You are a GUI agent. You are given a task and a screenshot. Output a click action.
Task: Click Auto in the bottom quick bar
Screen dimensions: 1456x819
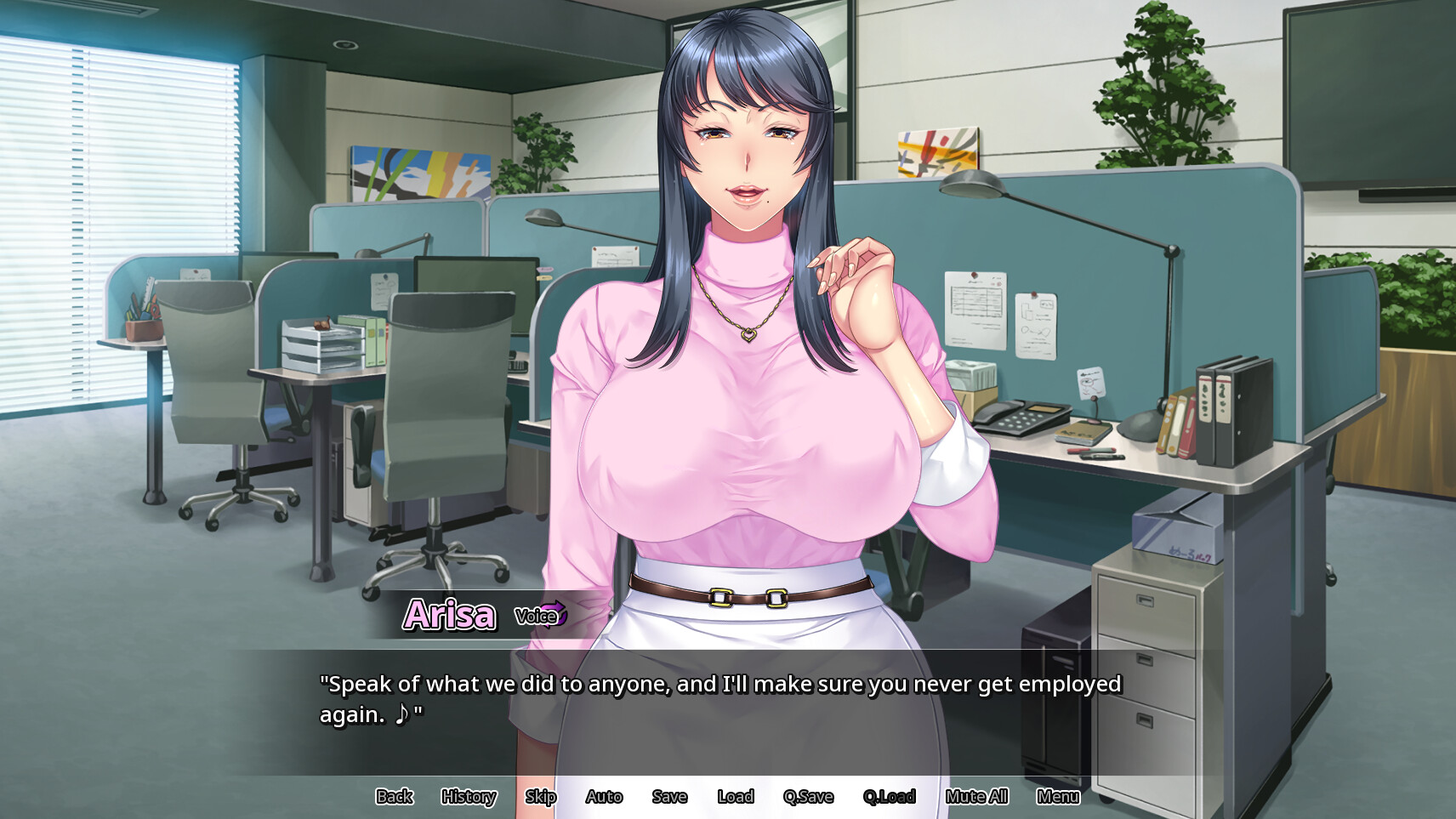click(604, 797)
